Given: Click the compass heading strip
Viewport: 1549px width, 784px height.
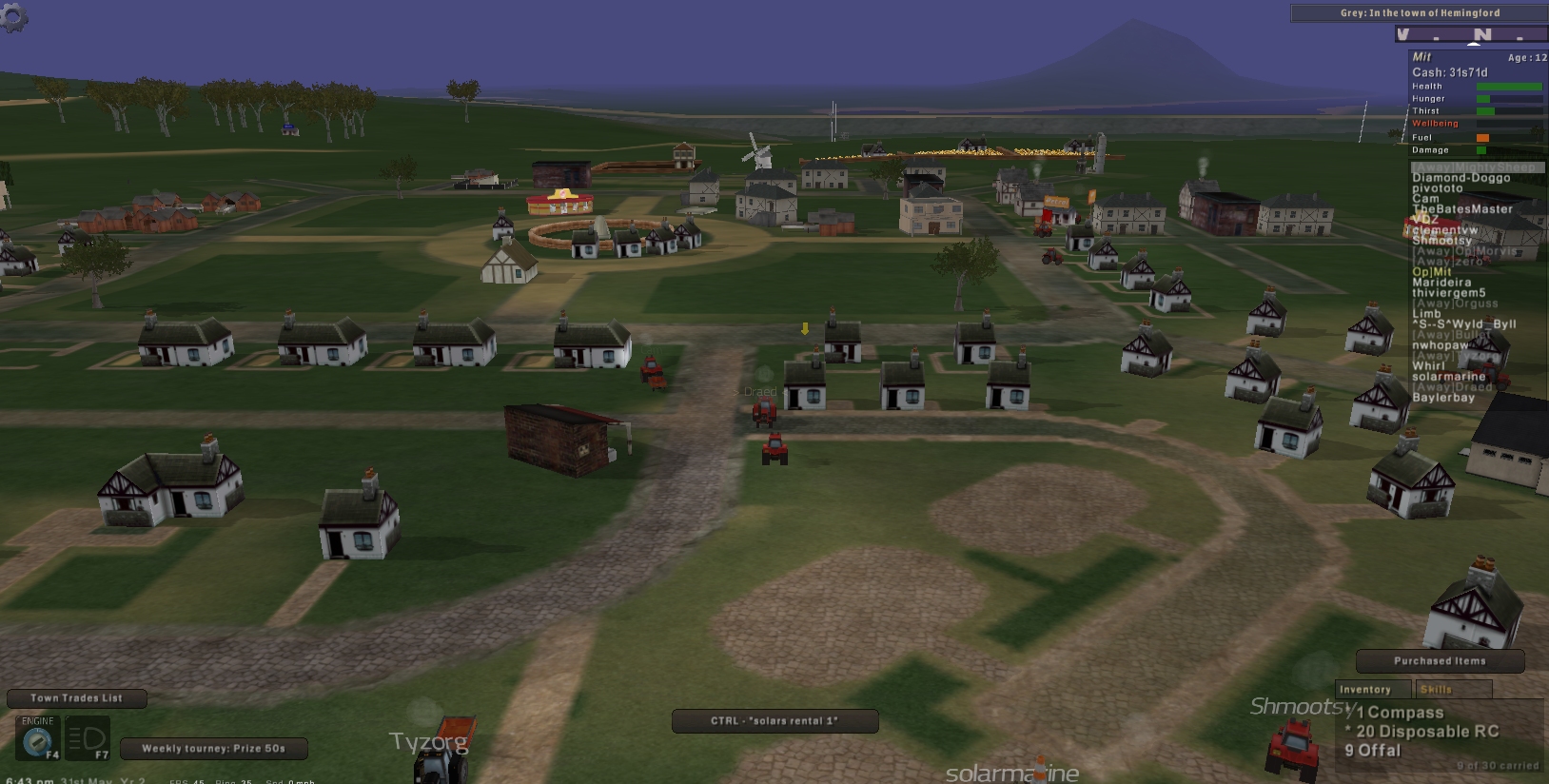Looking at the screenshot, I should pos(1471,35).
